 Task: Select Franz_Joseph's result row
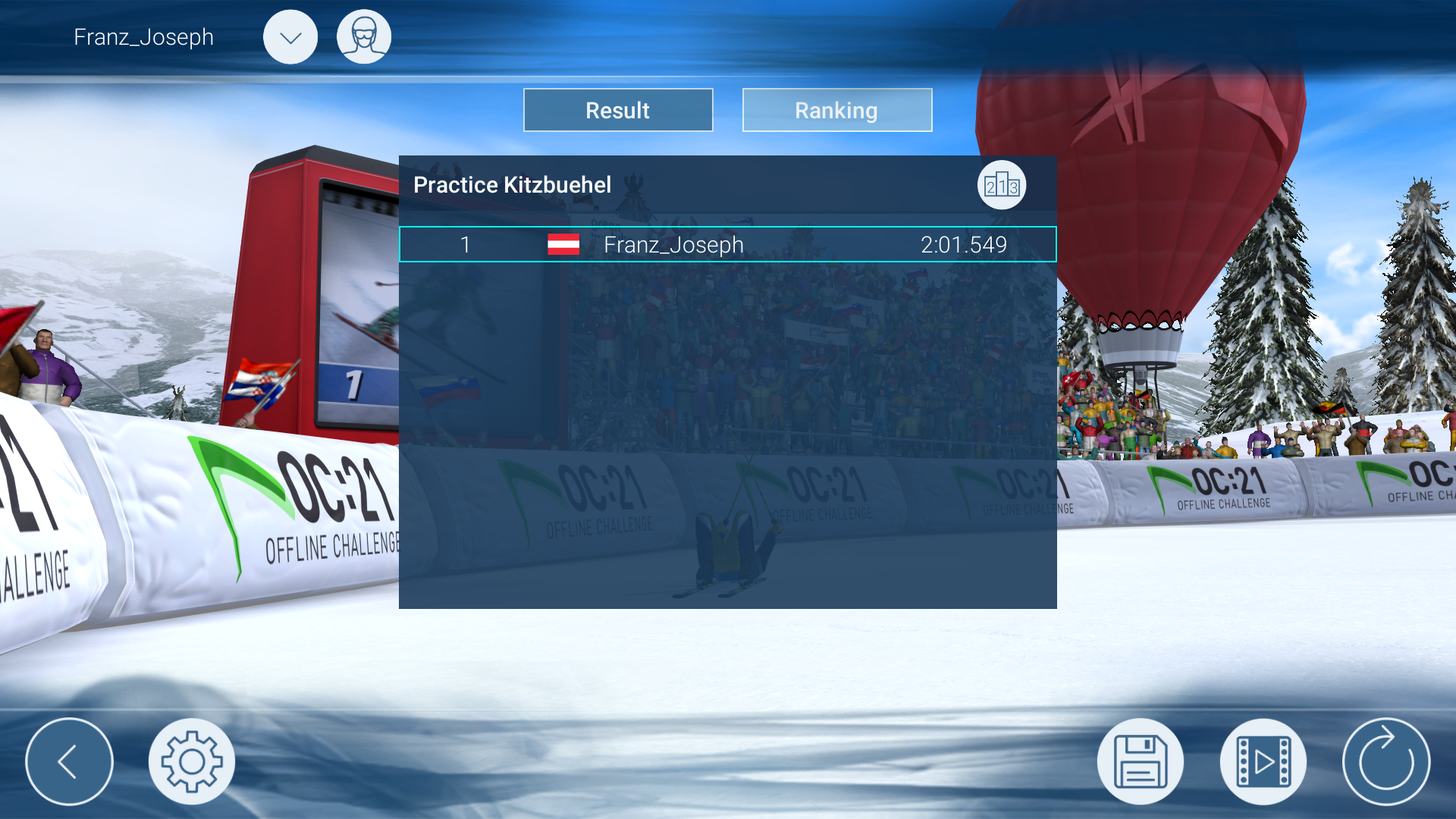[727, 244]
